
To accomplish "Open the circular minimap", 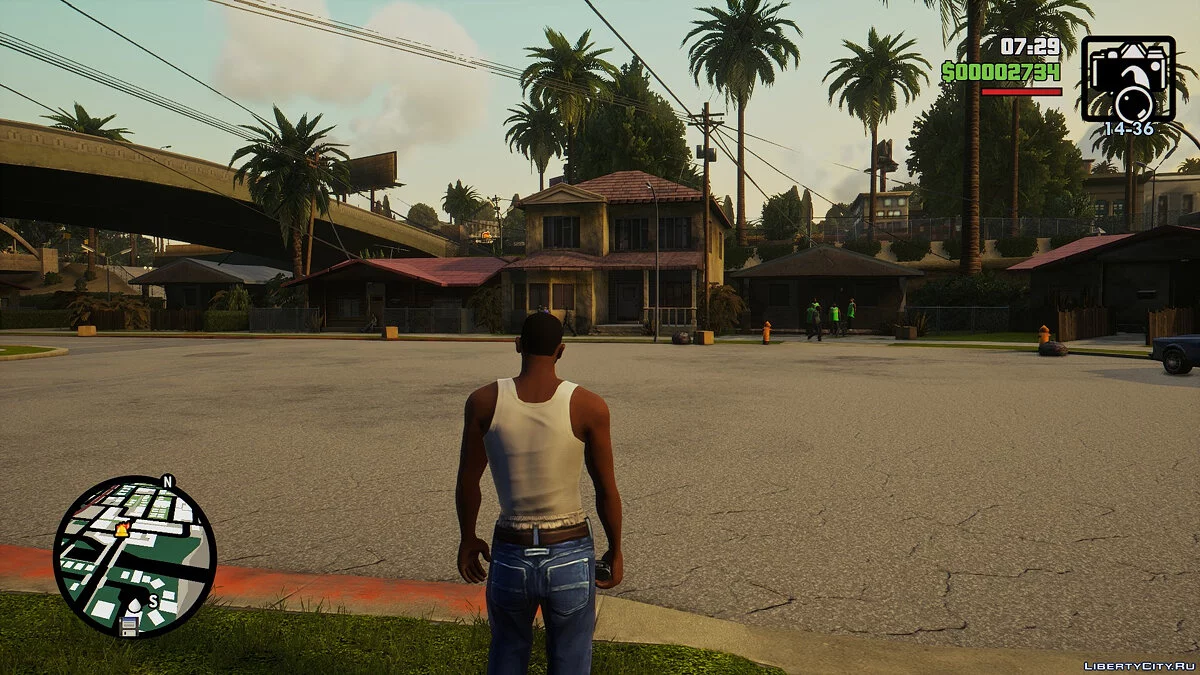I will tap(134, 556).
